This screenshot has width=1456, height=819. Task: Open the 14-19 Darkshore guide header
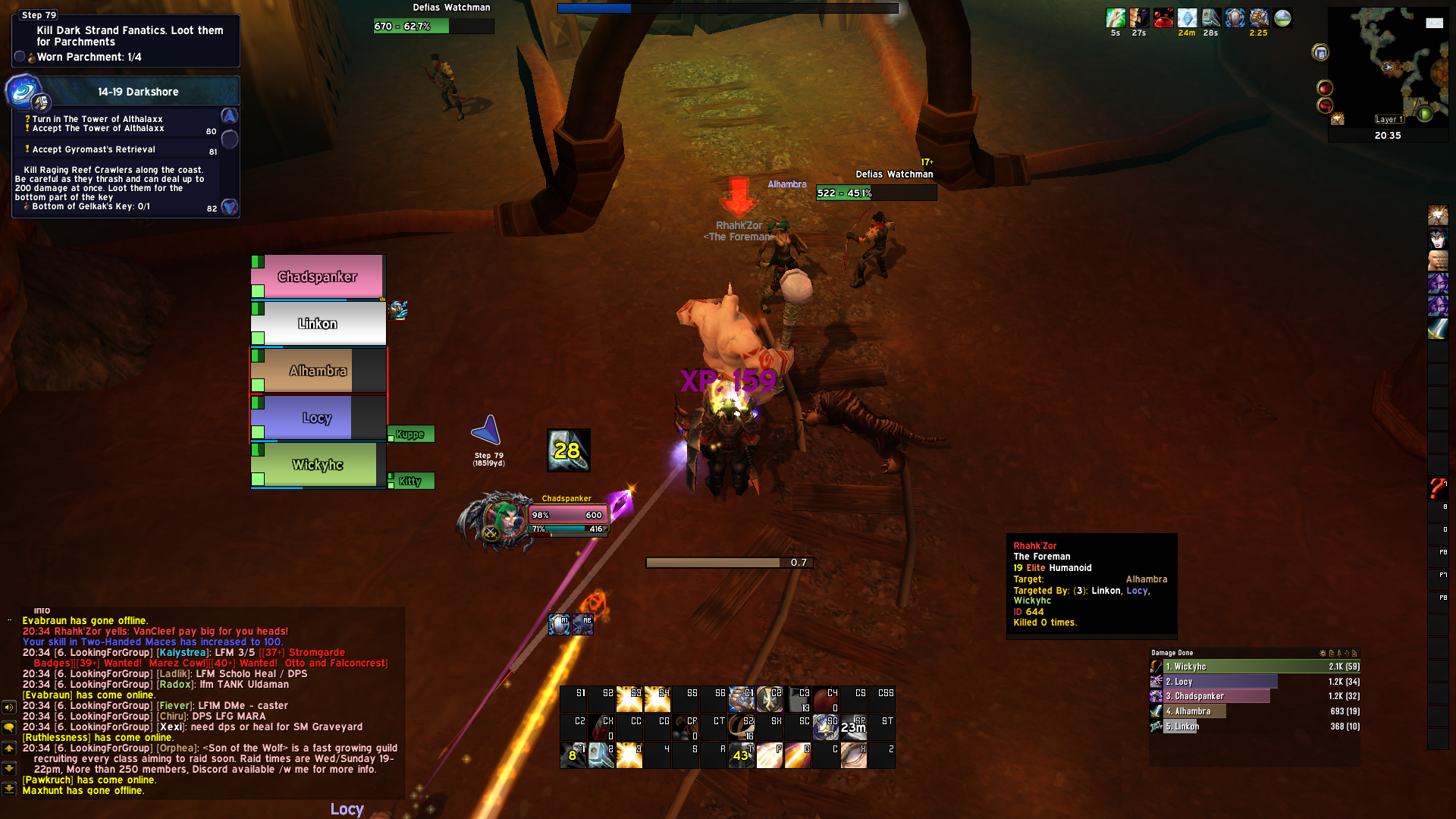coord(138,92)
